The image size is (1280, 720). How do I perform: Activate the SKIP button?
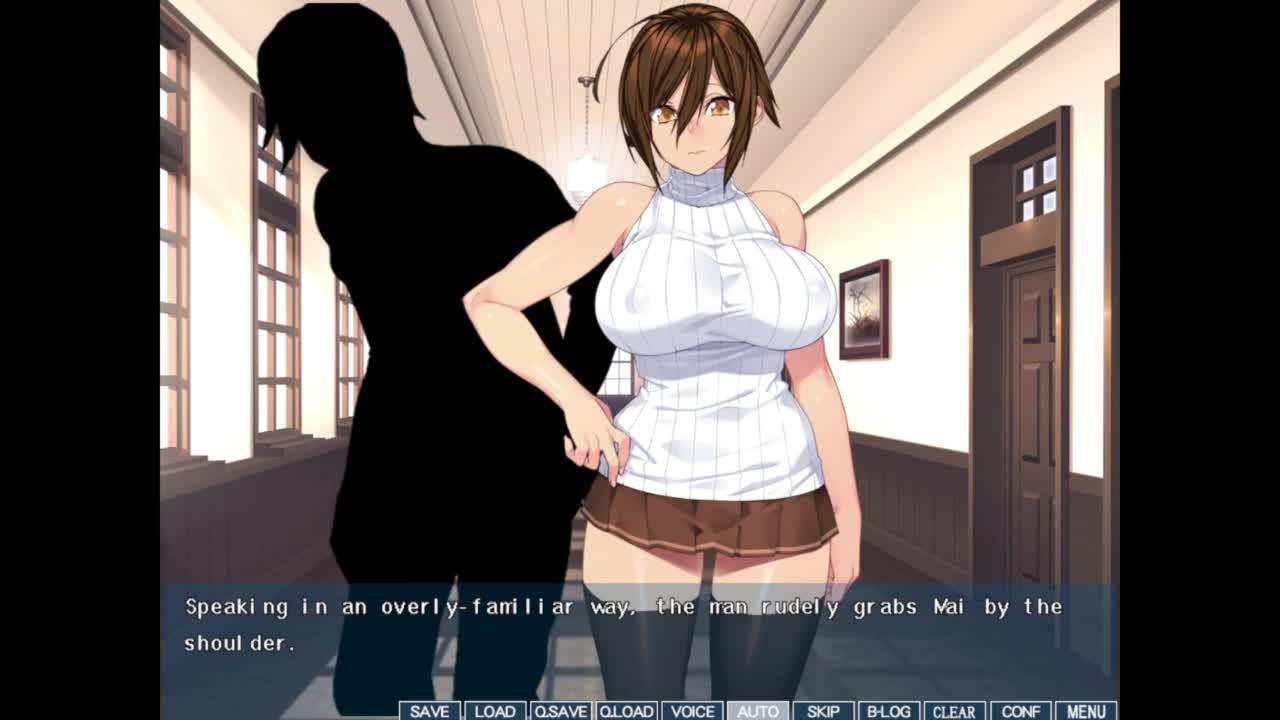click(823, 711)
